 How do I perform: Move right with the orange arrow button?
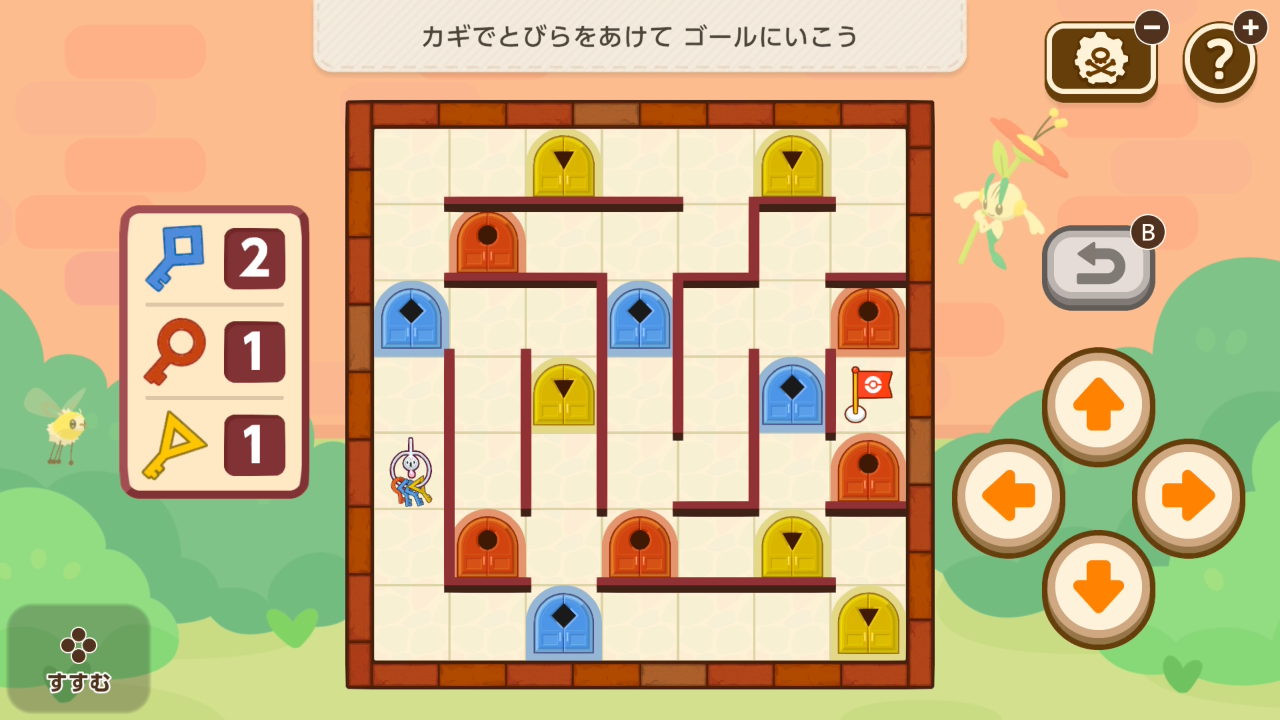[1188, 496]
